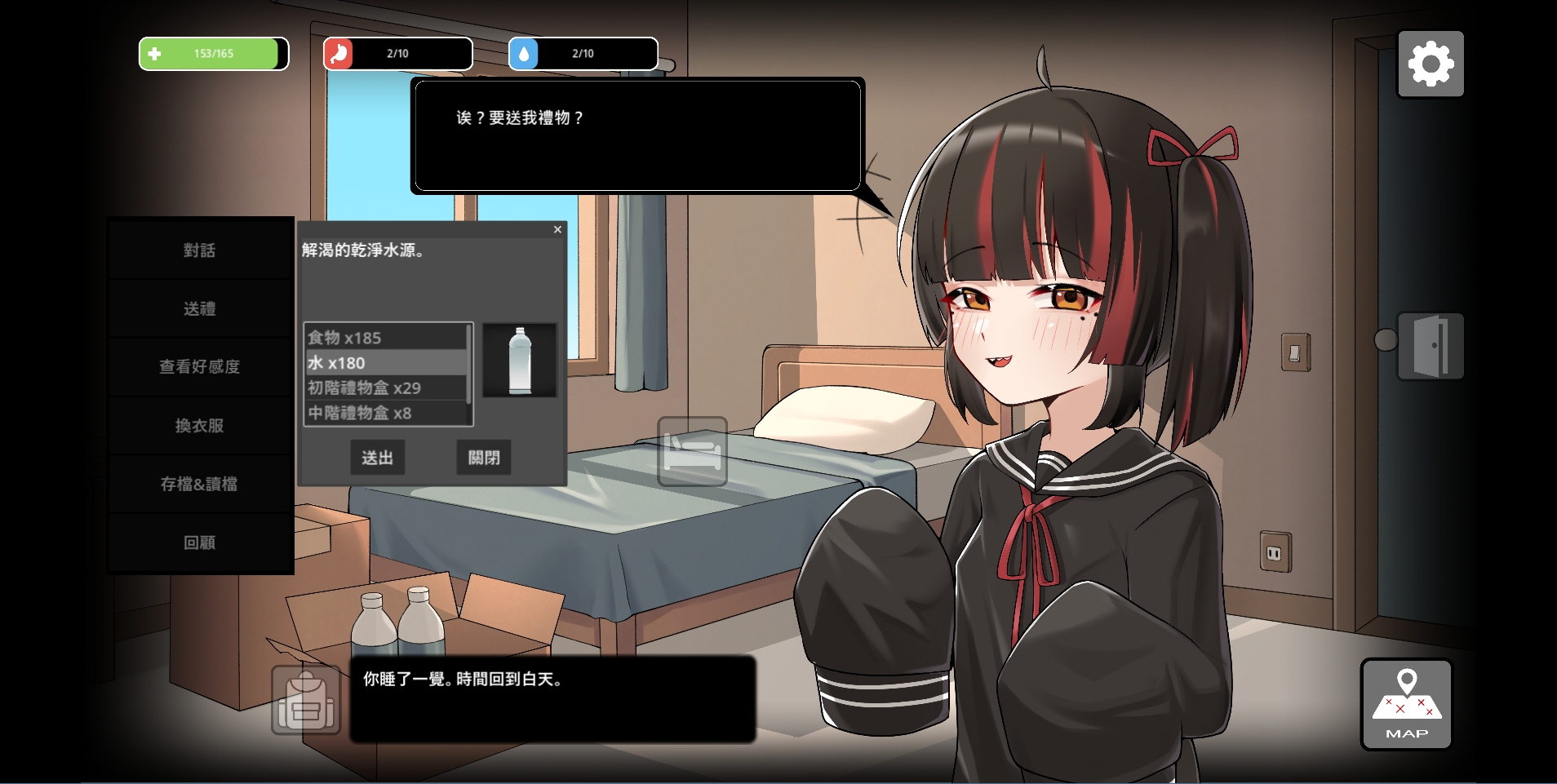Viewport: 1557px width, 784px height.
Task: Select the 送禮 gift menu entry
Action: 200,308
